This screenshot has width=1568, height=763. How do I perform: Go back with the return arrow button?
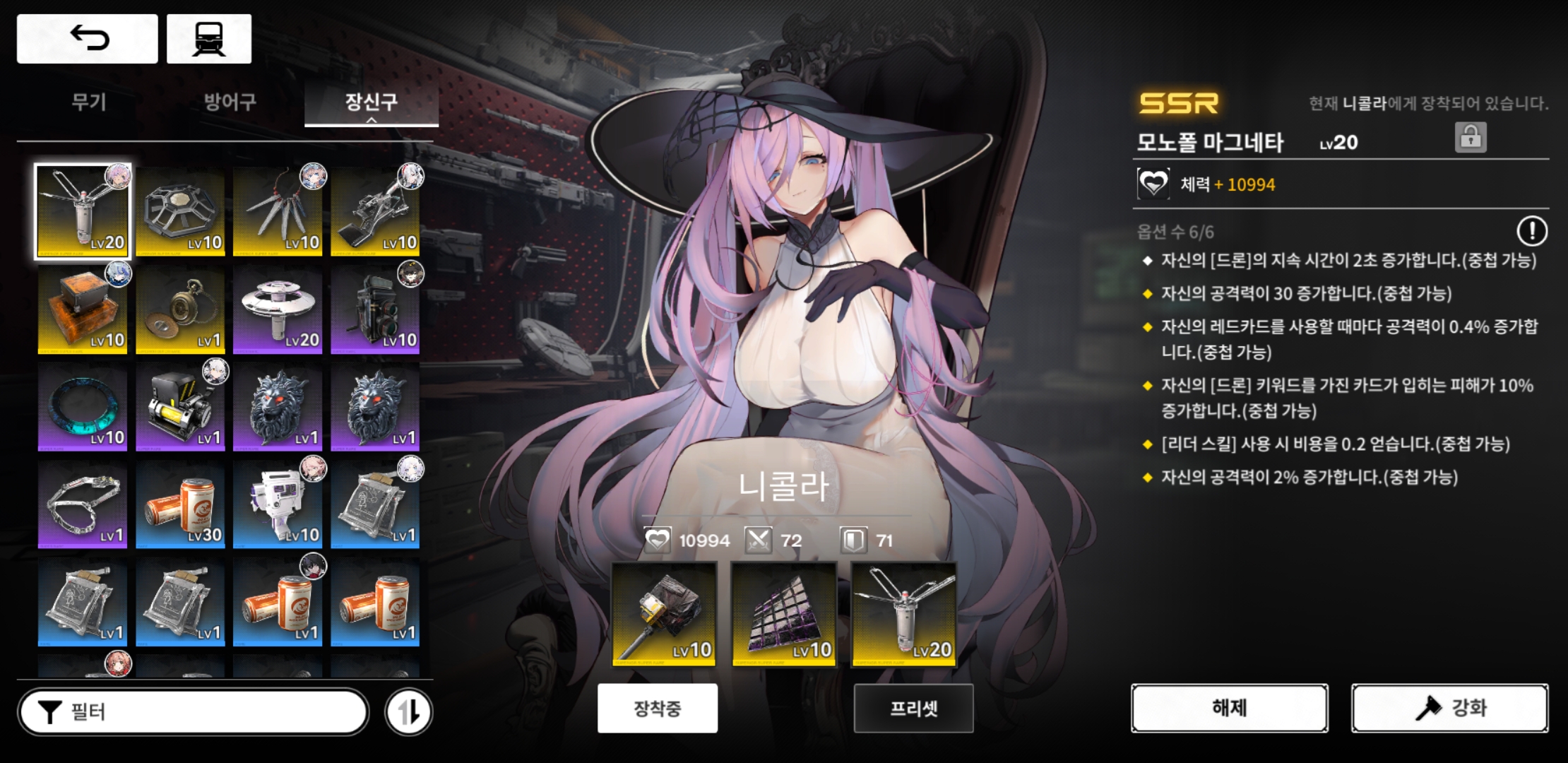[88, 39]
